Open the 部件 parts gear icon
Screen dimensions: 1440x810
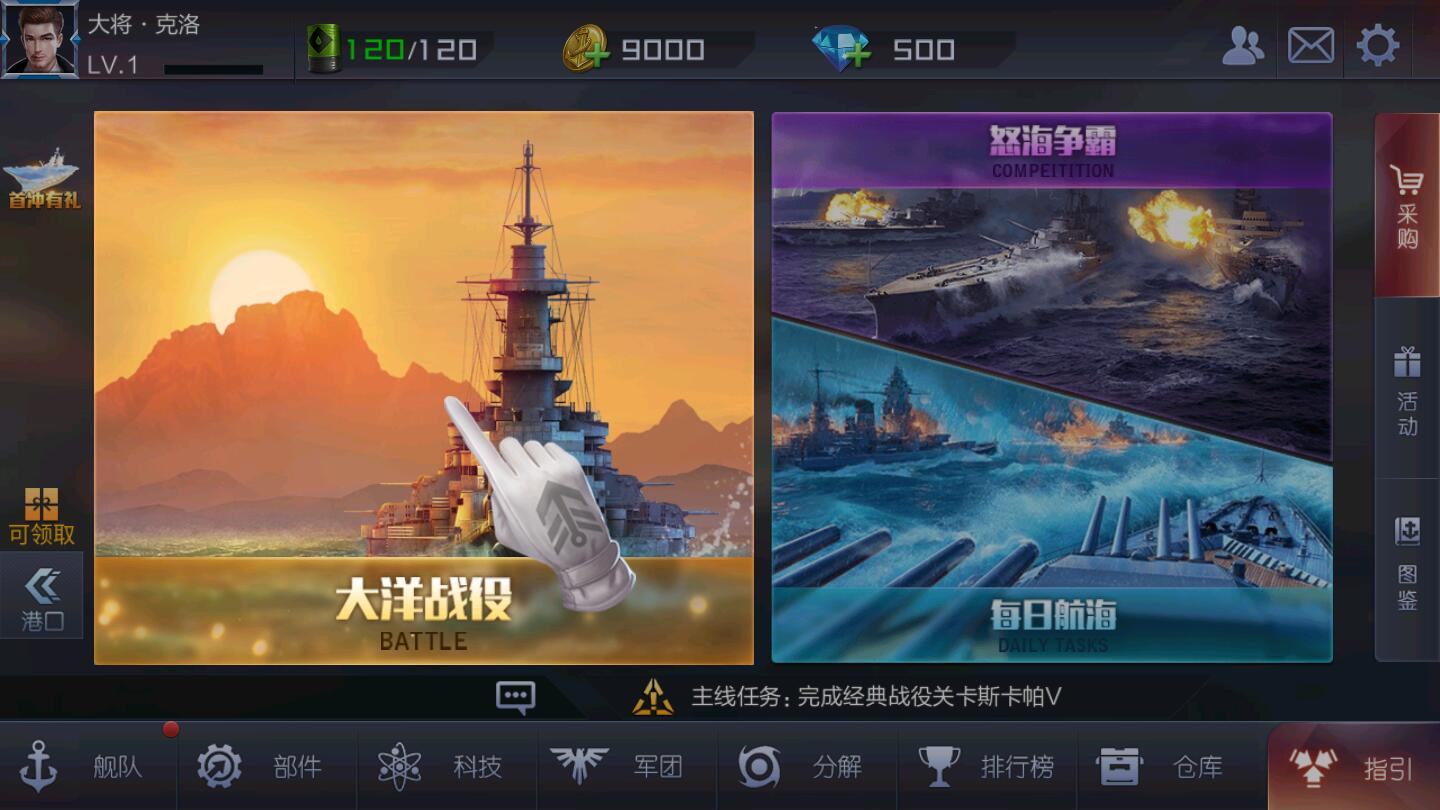[221, 767]
